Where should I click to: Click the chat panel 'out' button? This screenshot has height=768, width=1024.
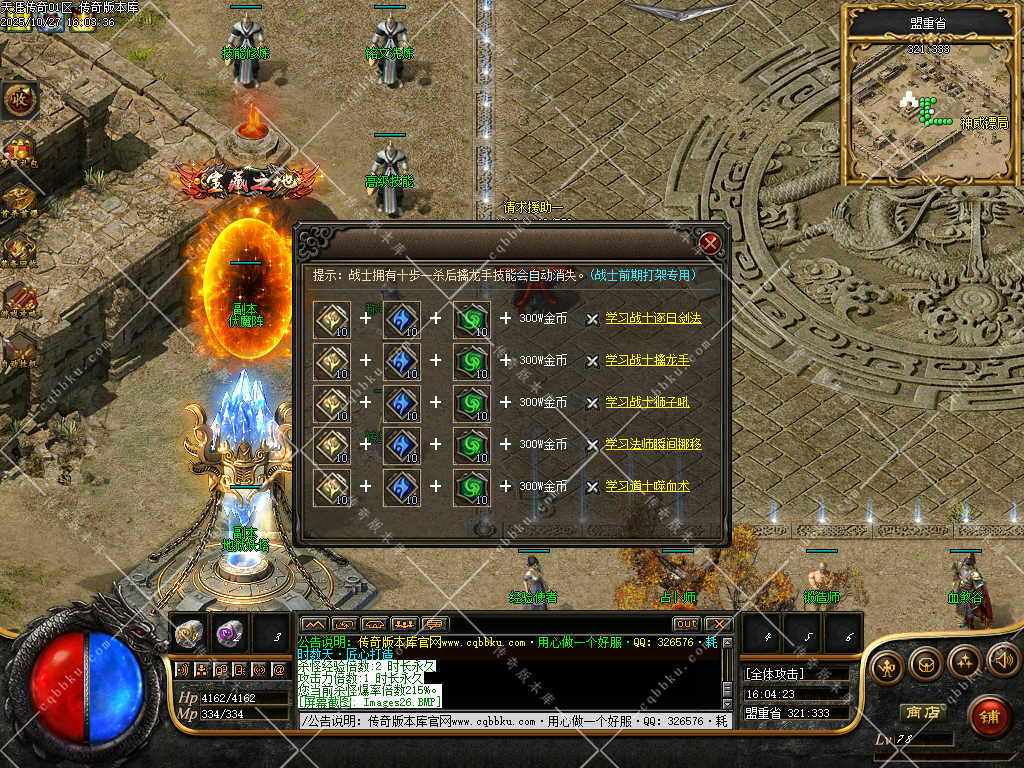pyautogui.click(x=686, y=624)
